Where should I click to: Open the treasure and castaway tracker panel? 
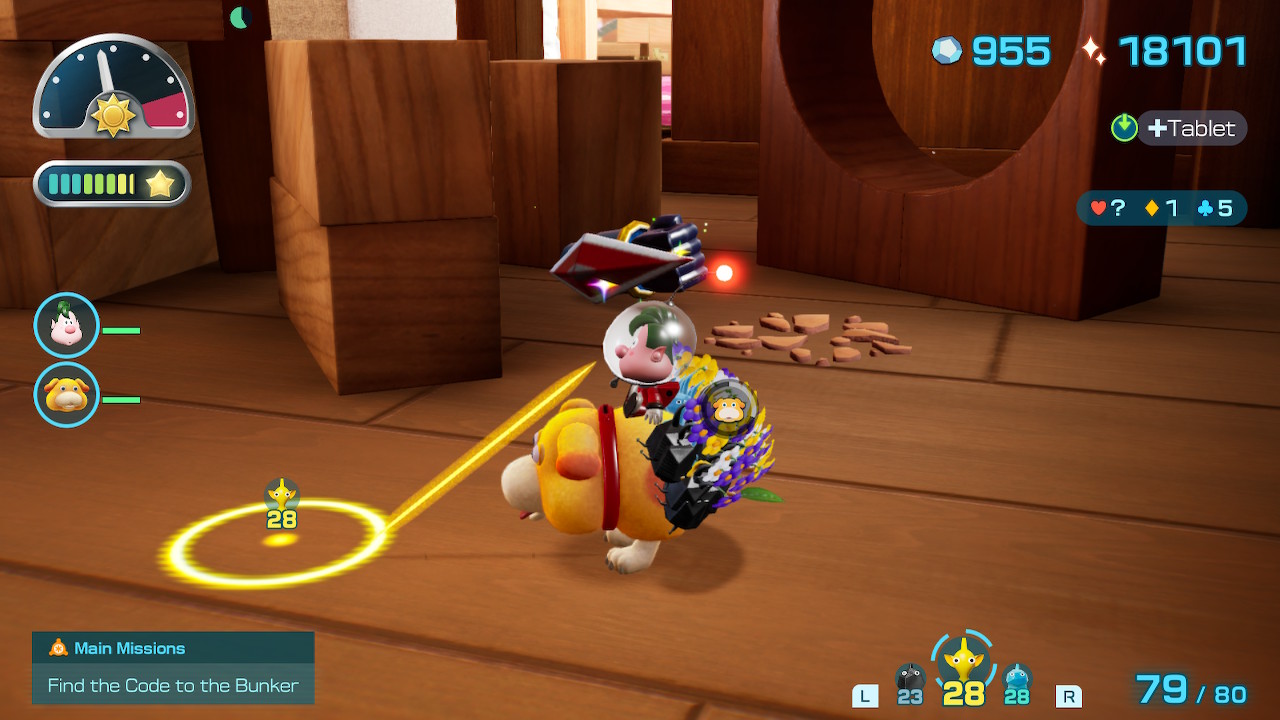[x=1161, y=208]
